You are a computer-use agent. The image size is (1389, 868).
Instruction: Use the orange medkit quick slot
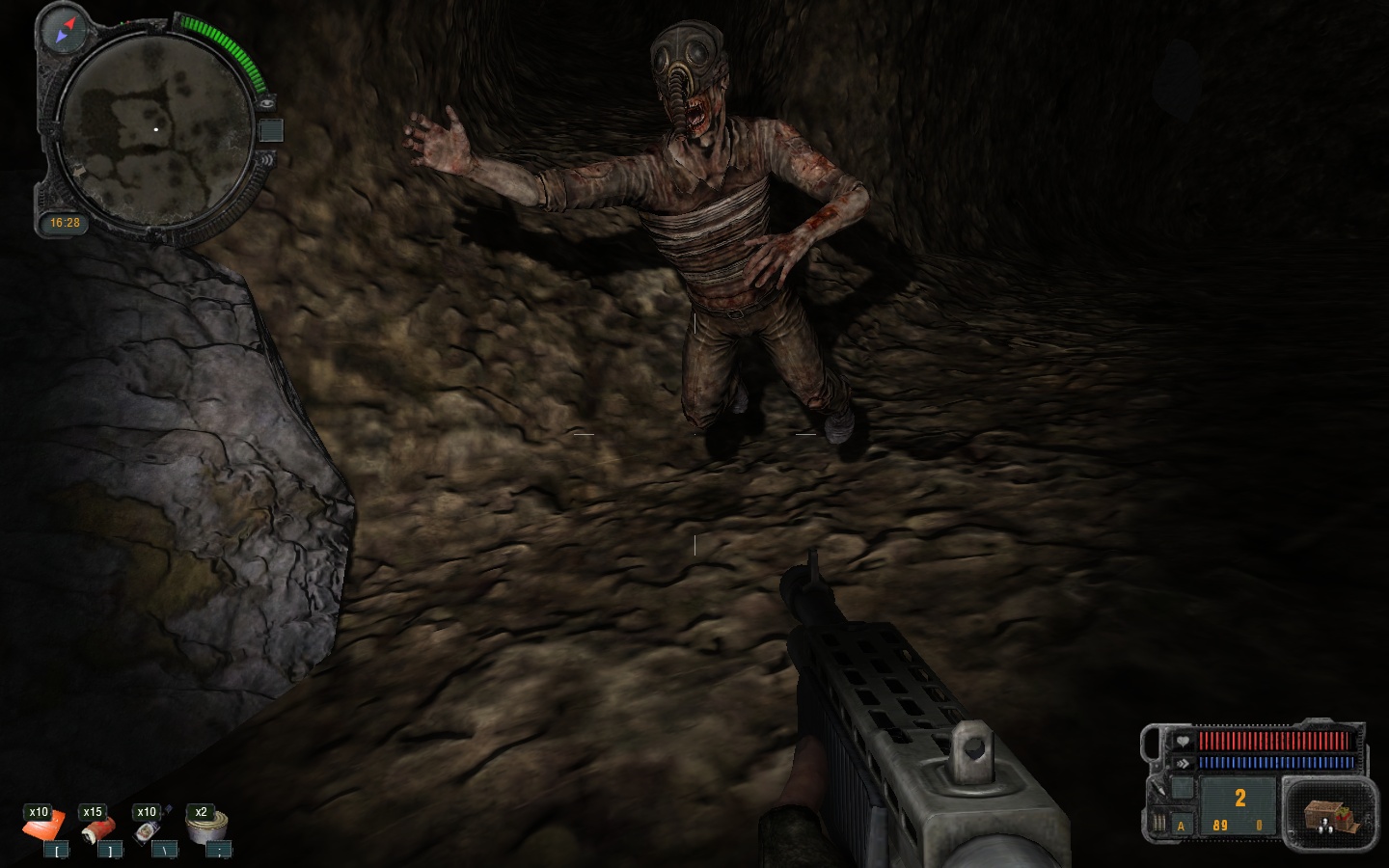[44, 826]
